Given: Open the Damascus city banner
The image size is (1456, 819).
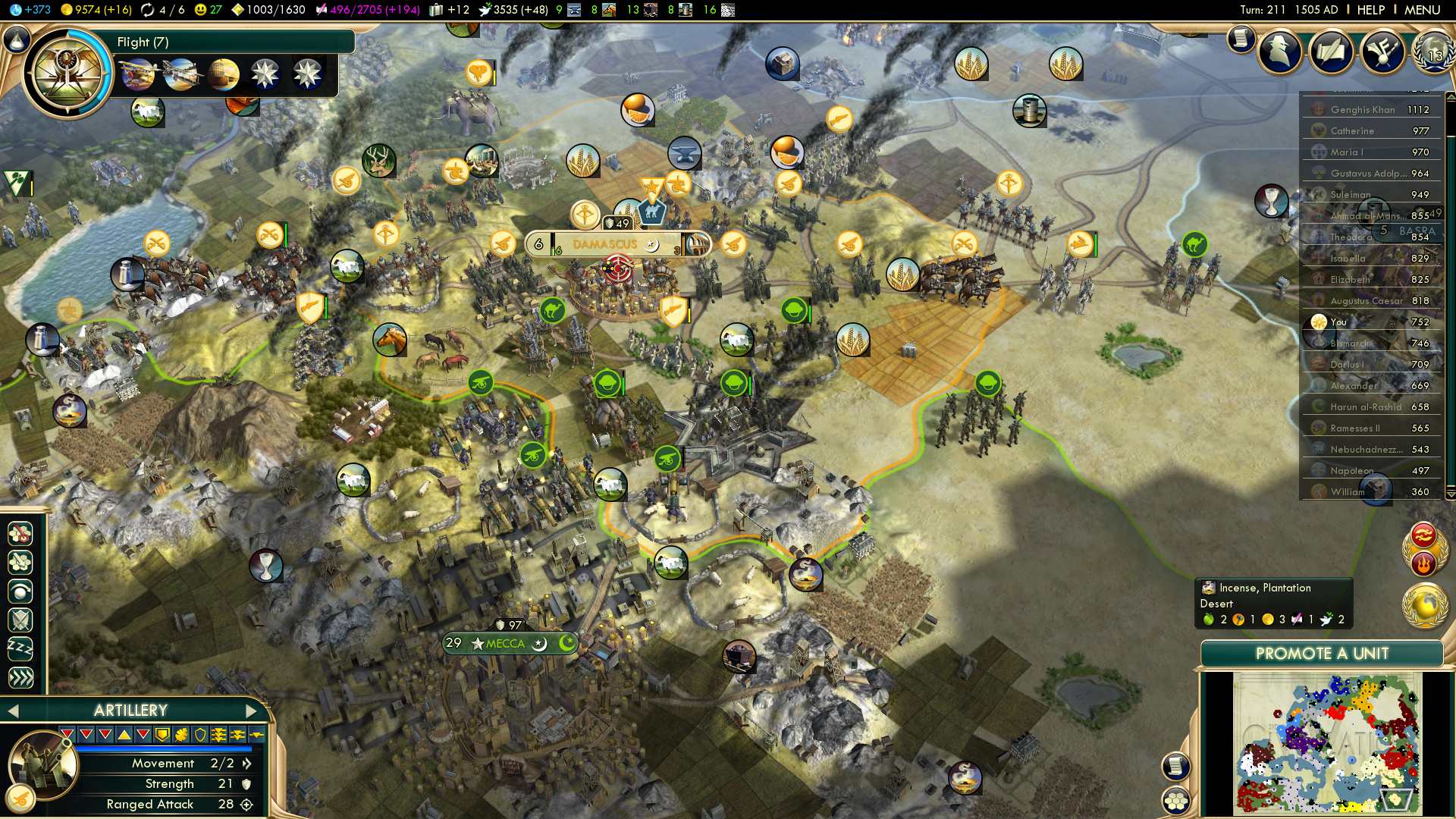Looking at the screenshot, I should (605, 244).
